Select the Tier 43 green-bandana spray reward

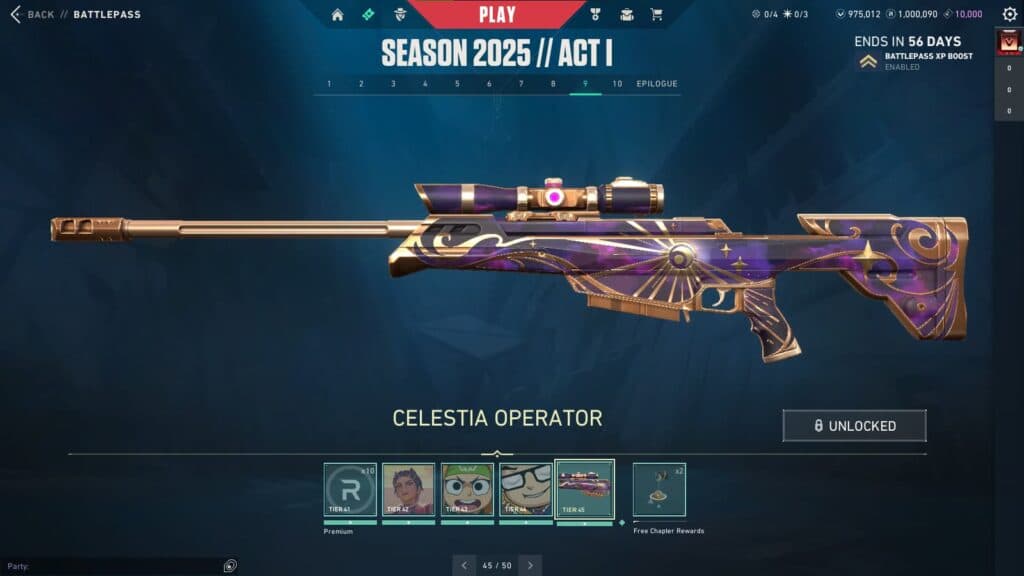coord(468,489)
